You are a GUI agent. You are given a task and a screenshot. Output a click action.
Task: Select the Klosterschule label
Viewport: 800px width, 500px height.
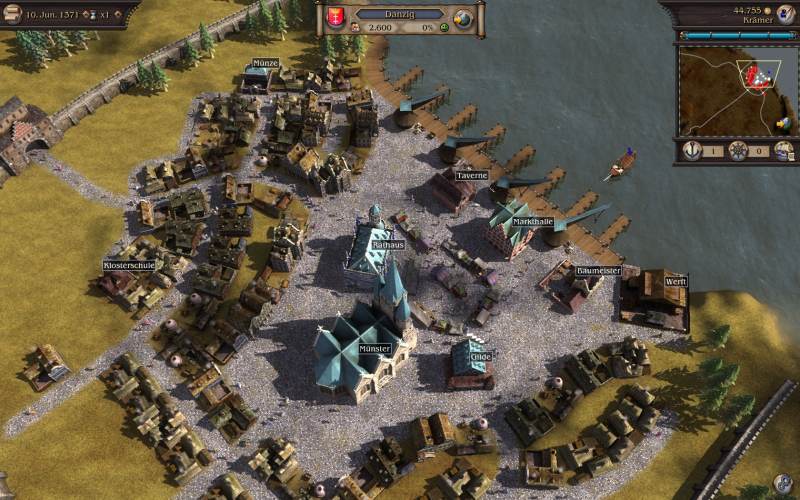point(130,265)
